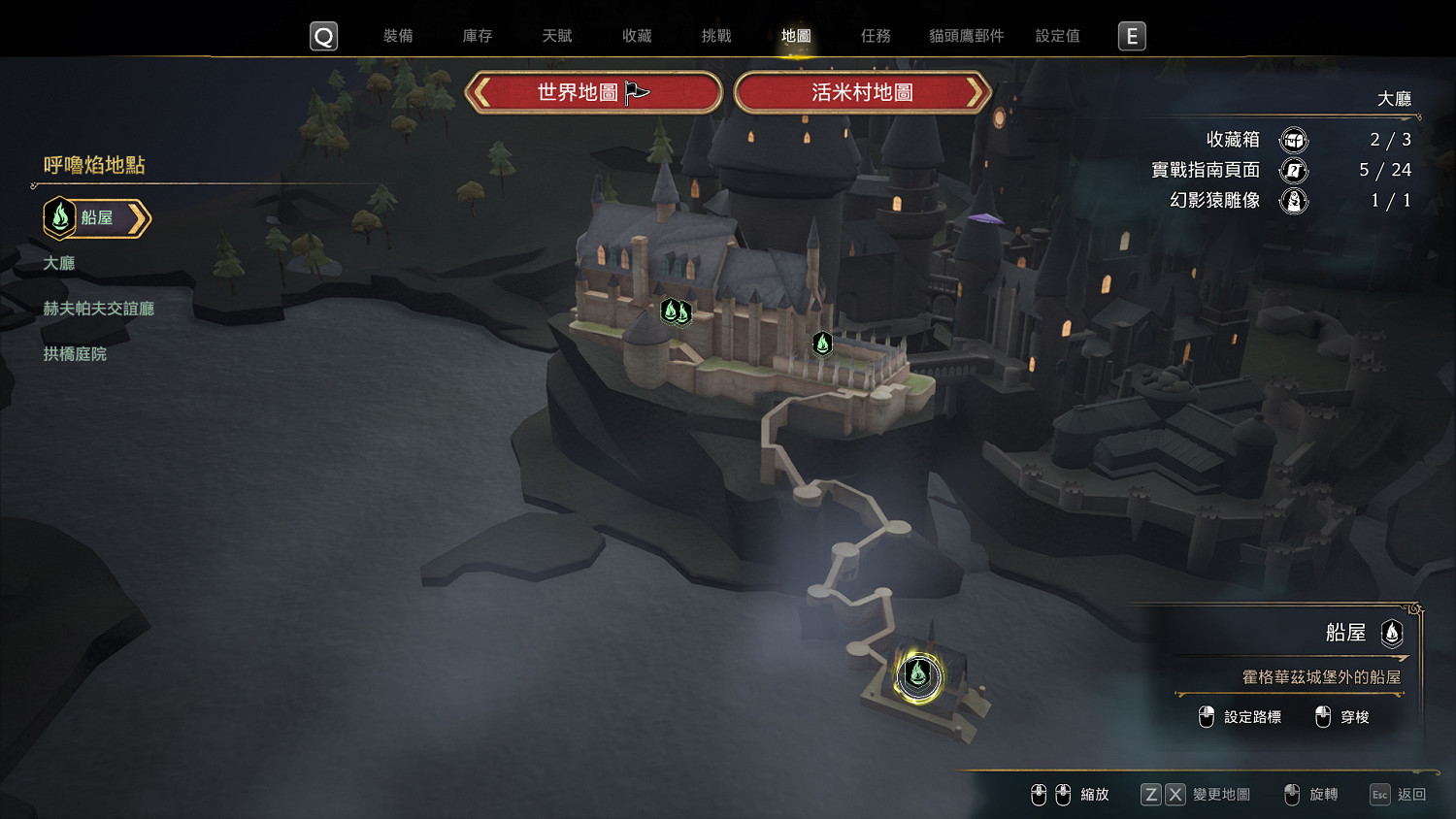Switch to the 貓頭鷹郵件 tab

[x=965, y=35]
